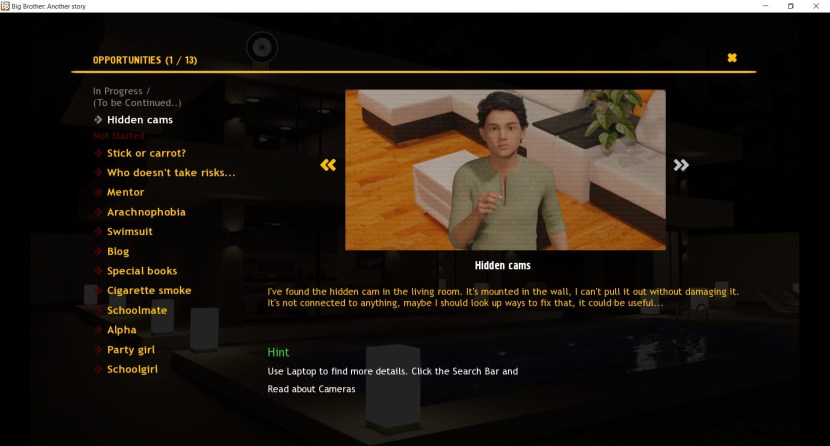Image resolution: width=830 pixels, height=446 pixels.
Task: Open the Special books opportunity
Action: point(142,271)
